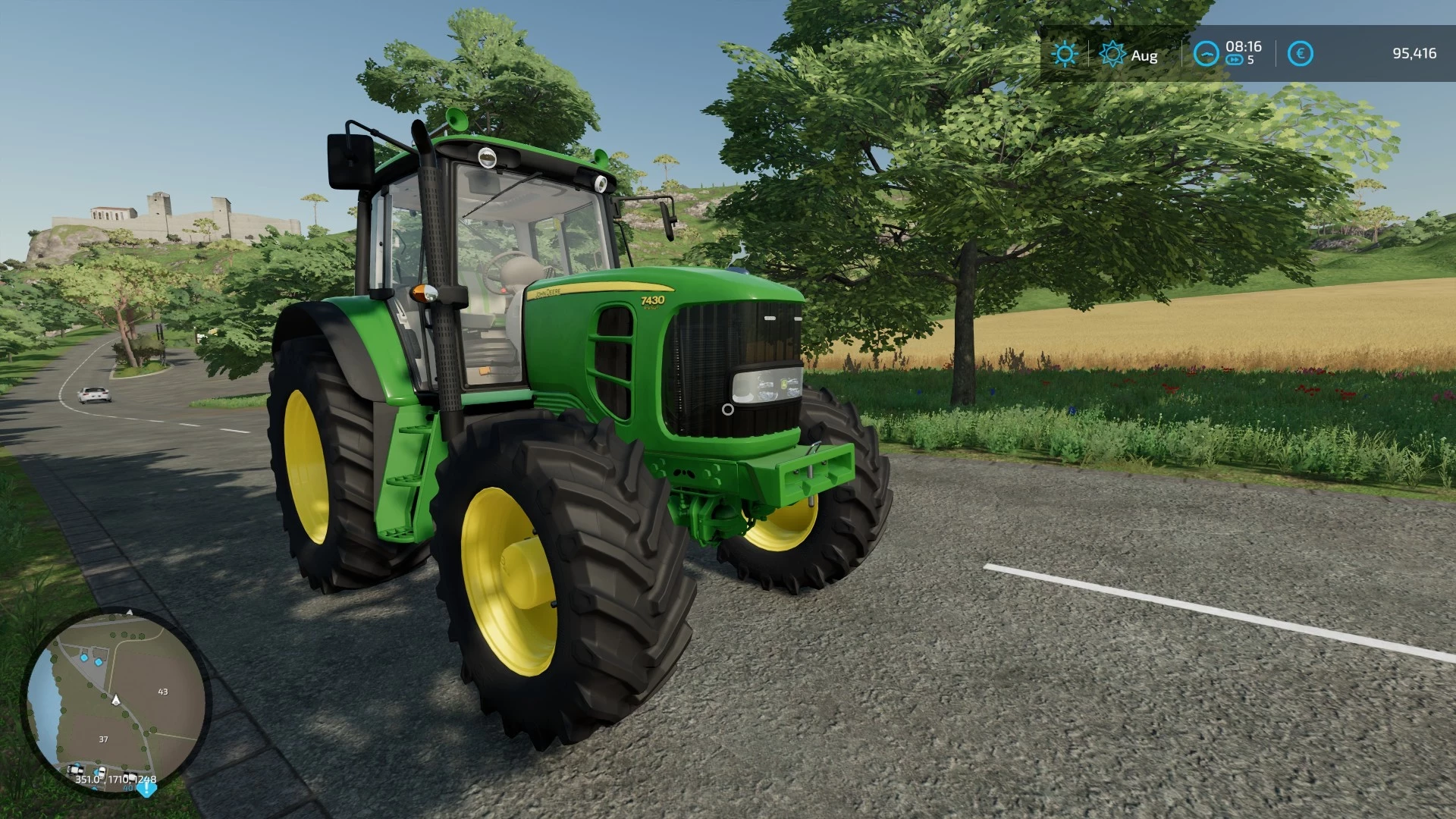Open the blue exclamation mission marker on minimap

pyautogui.click(x=146, y=790)
